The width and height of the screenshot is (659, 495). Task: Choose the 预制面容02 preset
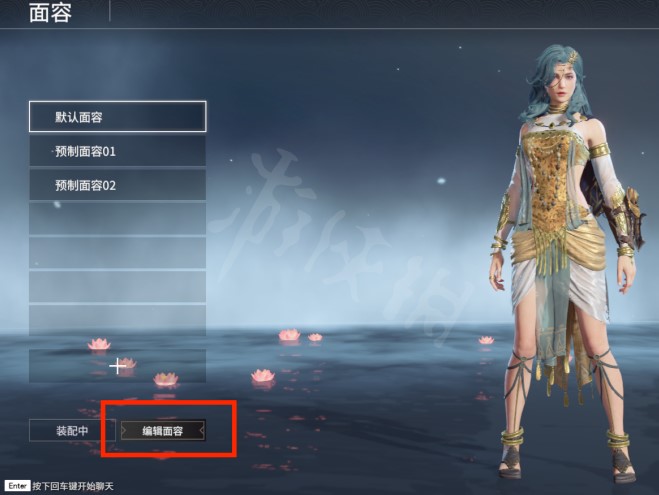[117, 185]
